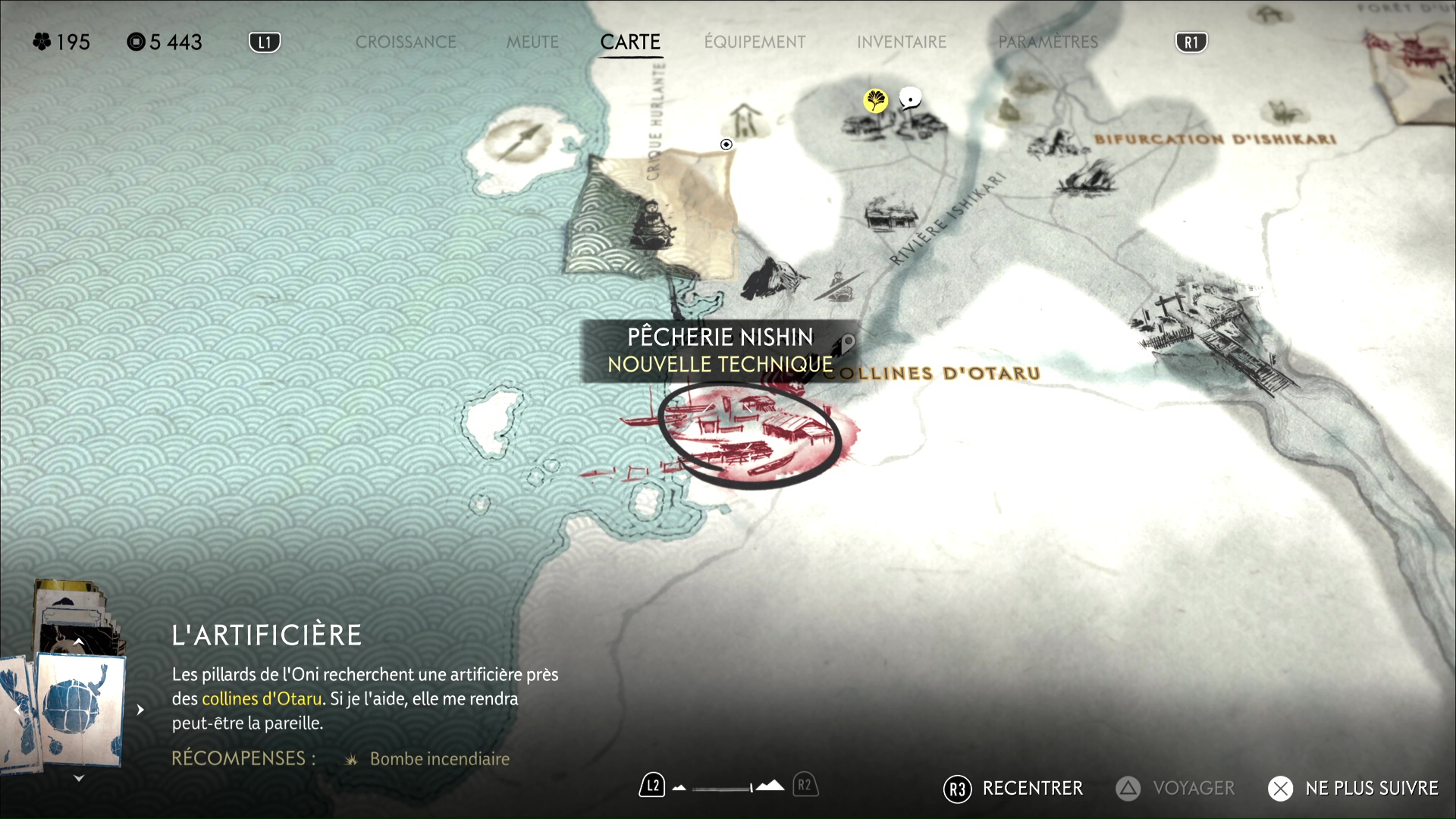
Task: Select the Carte tab
Action: coord(630,42)
